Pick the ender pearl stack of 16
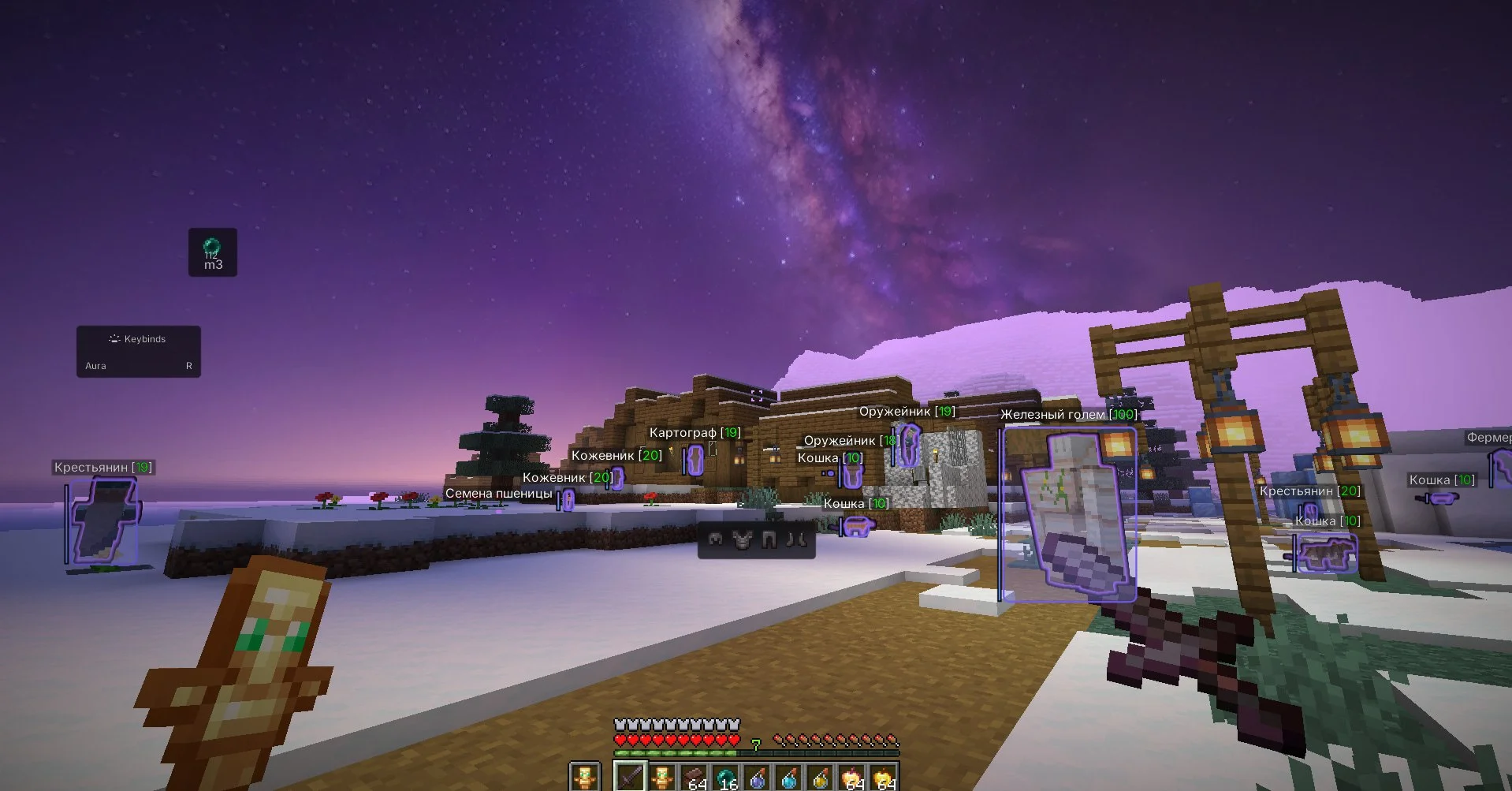The image size is (1512, 791). coord(725,777)
